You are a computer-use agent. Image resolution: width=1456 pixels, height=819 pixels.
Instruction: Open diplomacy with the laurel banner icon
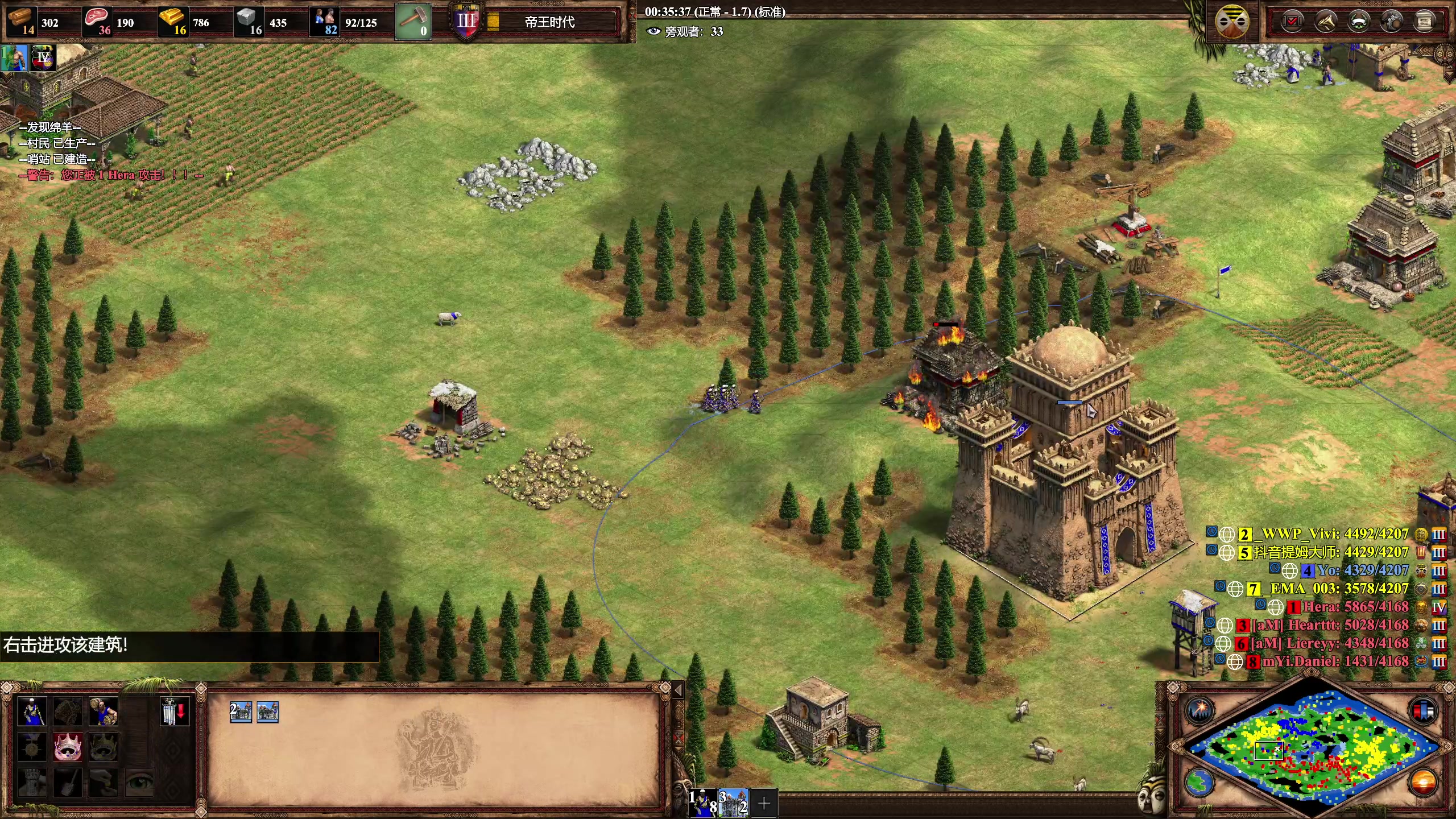point(1359,22)
